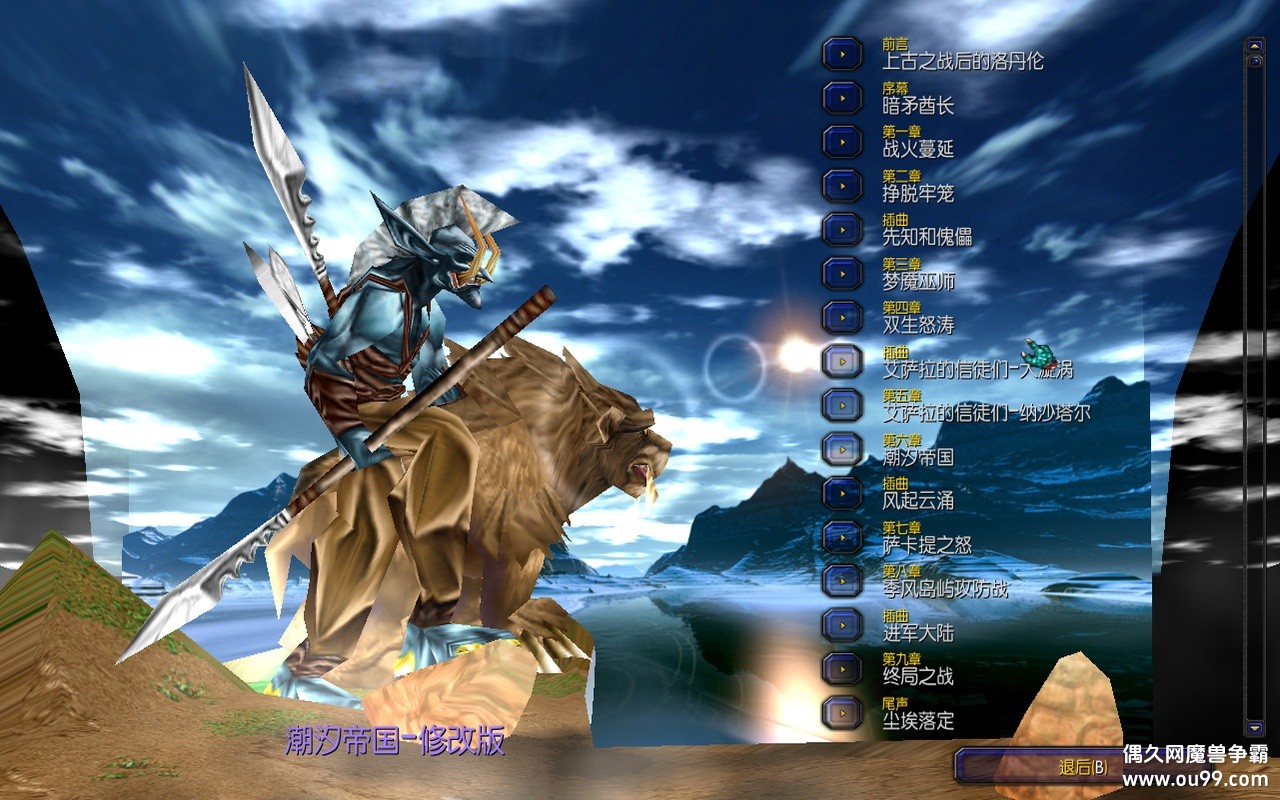Play the interlude 风起云涌
1280x800 pixels.
842,493
